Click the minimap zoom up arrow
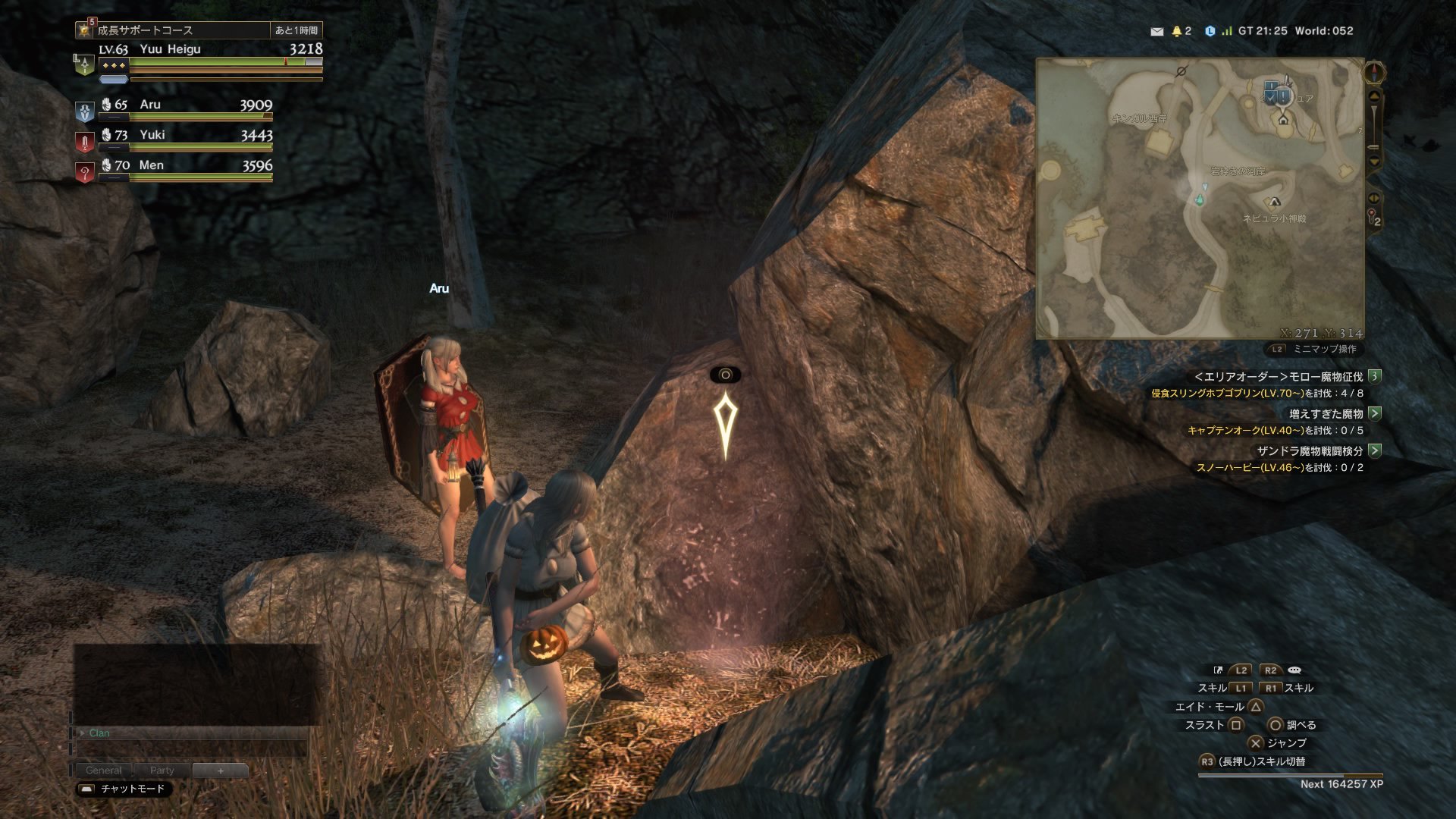Screen dimensions: 1456x819 1374,97
